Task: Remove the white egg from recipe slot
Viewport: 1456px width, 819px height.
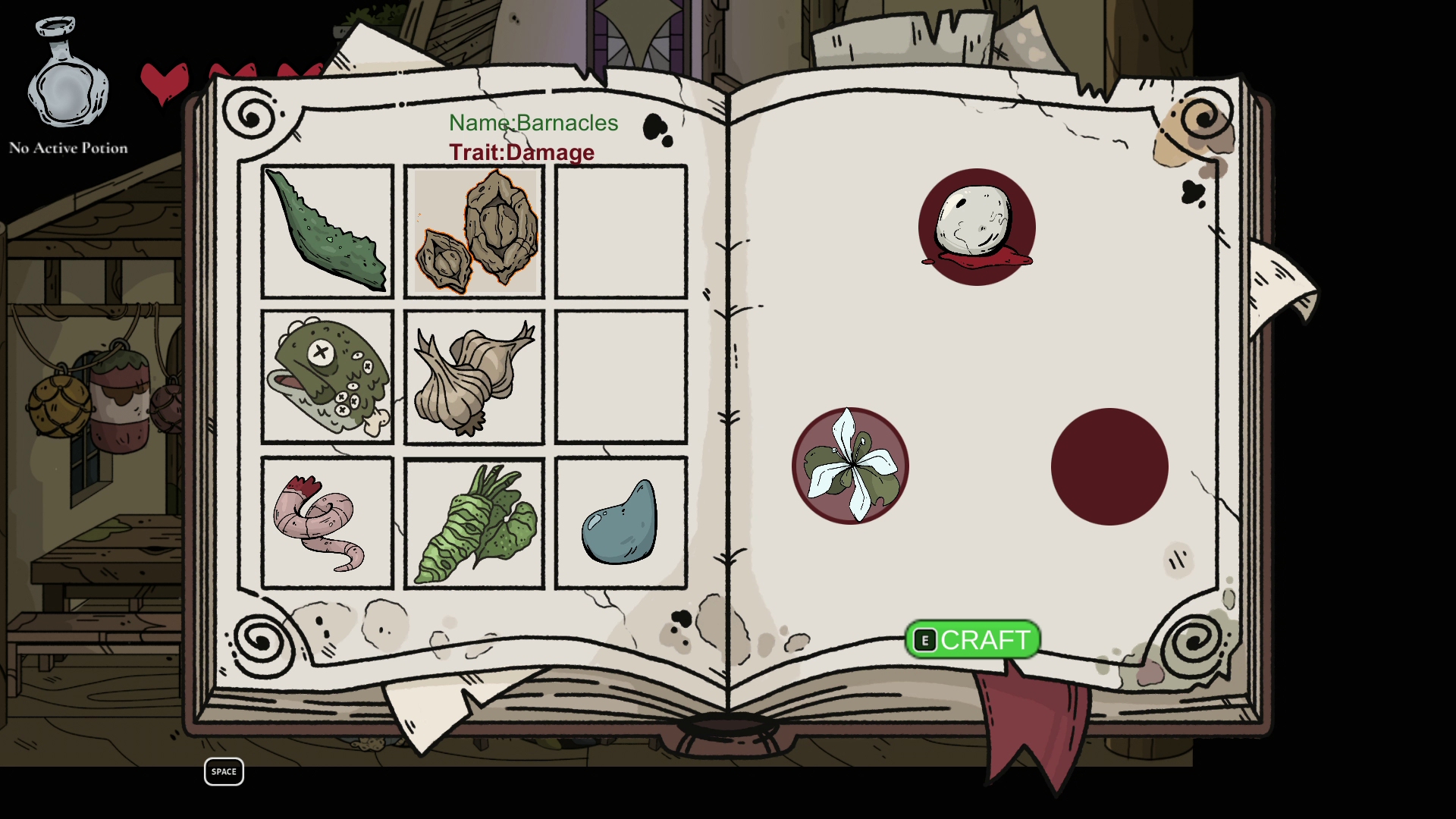Action: (x=977, y=227)
